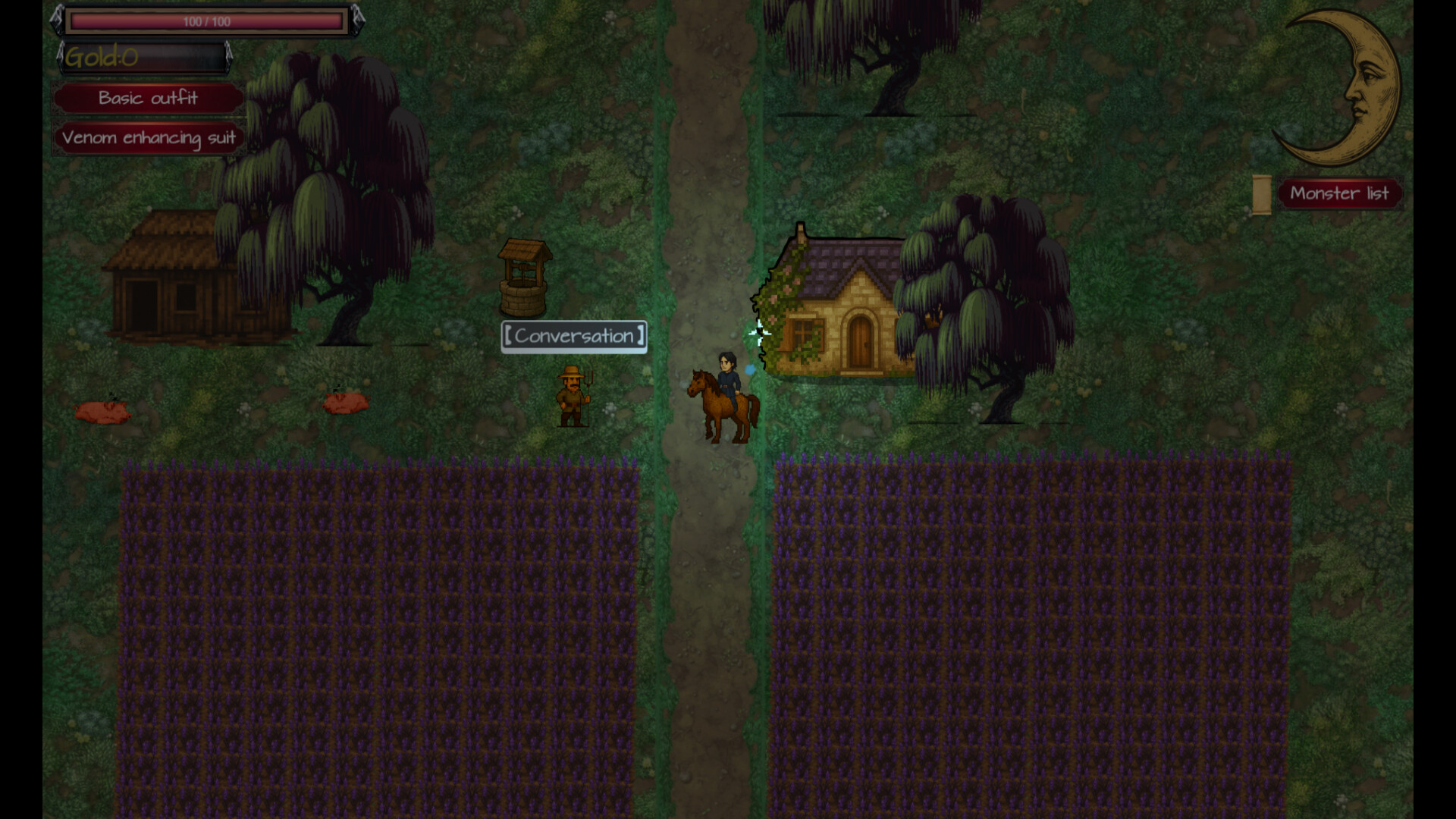The width and height of the screenshot is (1456, 819).
Task: Equip the Venom enhancing suit
Action: pos(149,138)
